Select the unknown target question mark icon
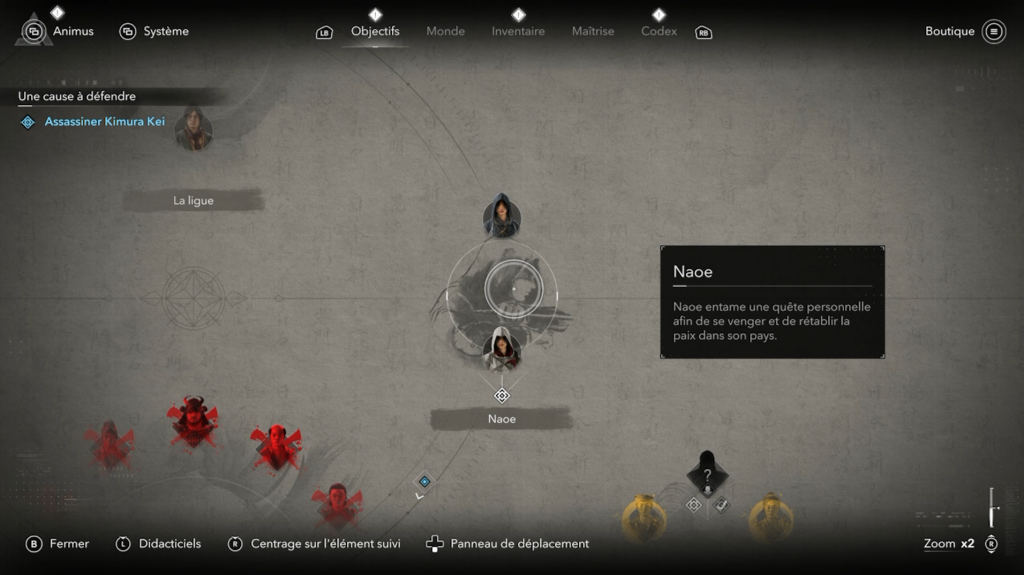Viewport: 1024px width, 575px height. [707, 475]
